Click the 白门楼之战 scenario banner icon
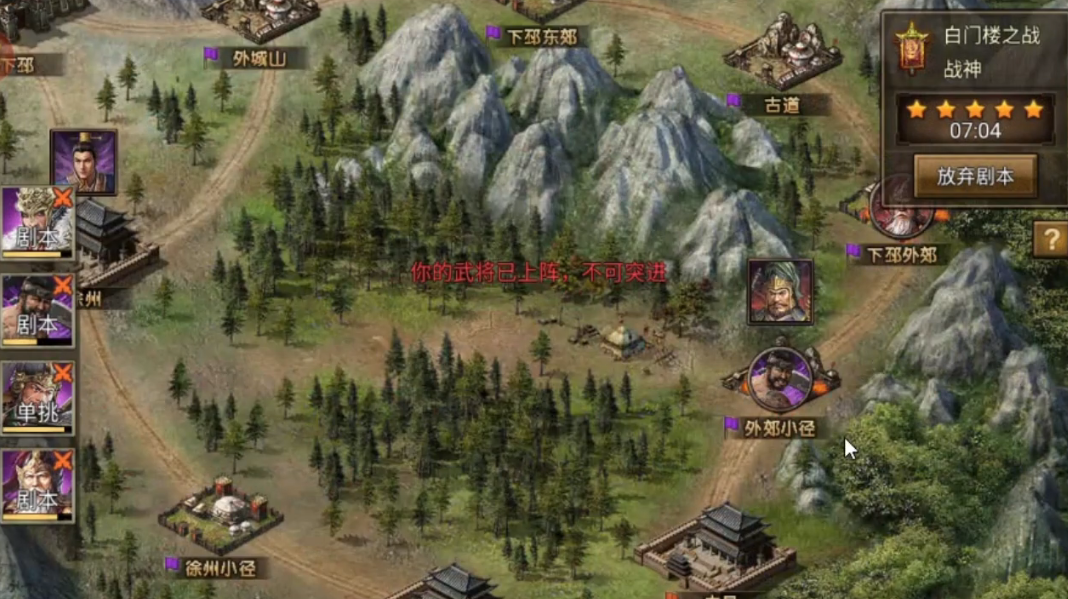This screenshot has height=599, width=1068. pyautogui.click(x=911, y=48)
